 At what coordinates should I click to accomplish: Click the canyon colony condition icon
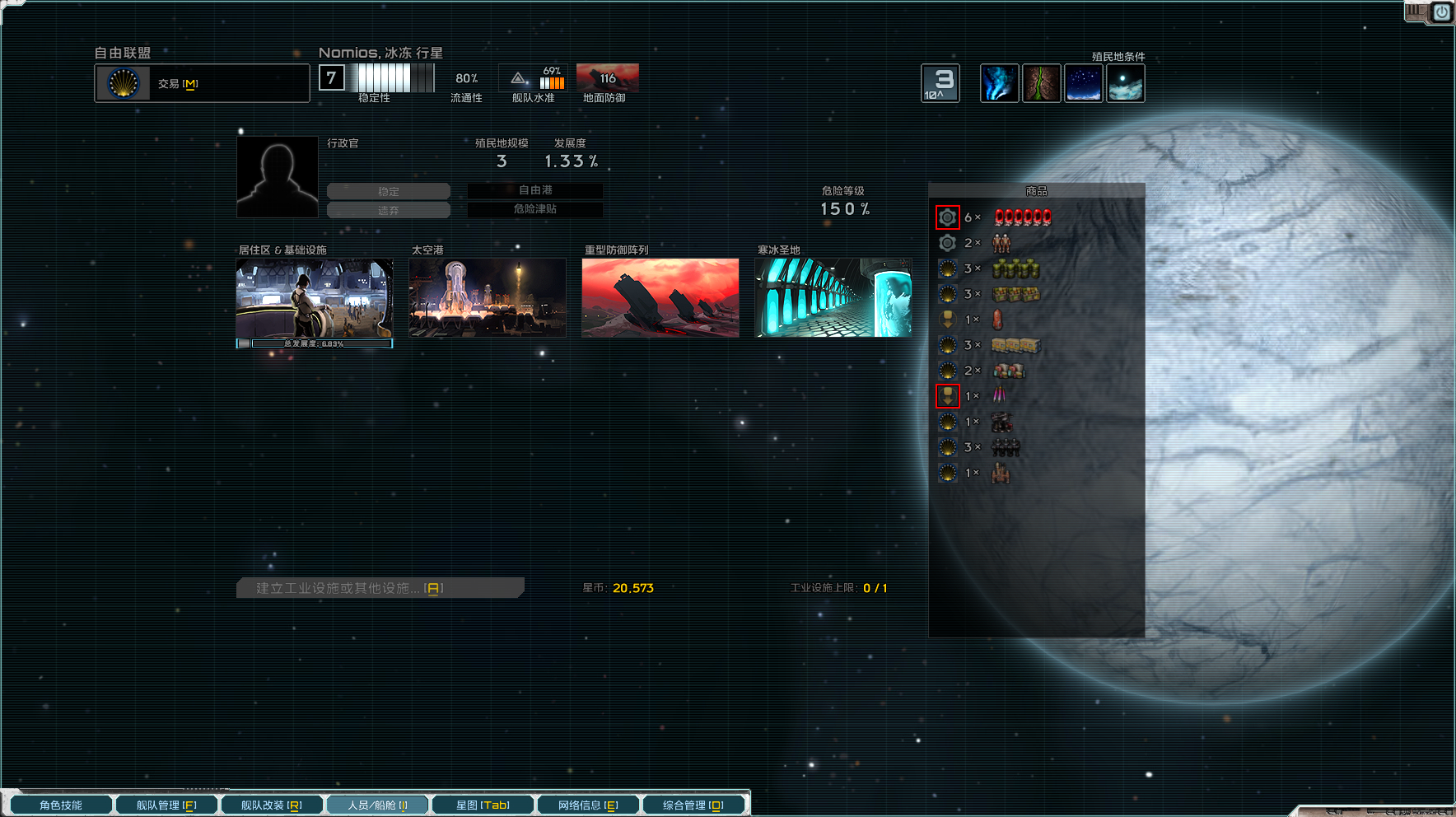tap(1042, 82)
